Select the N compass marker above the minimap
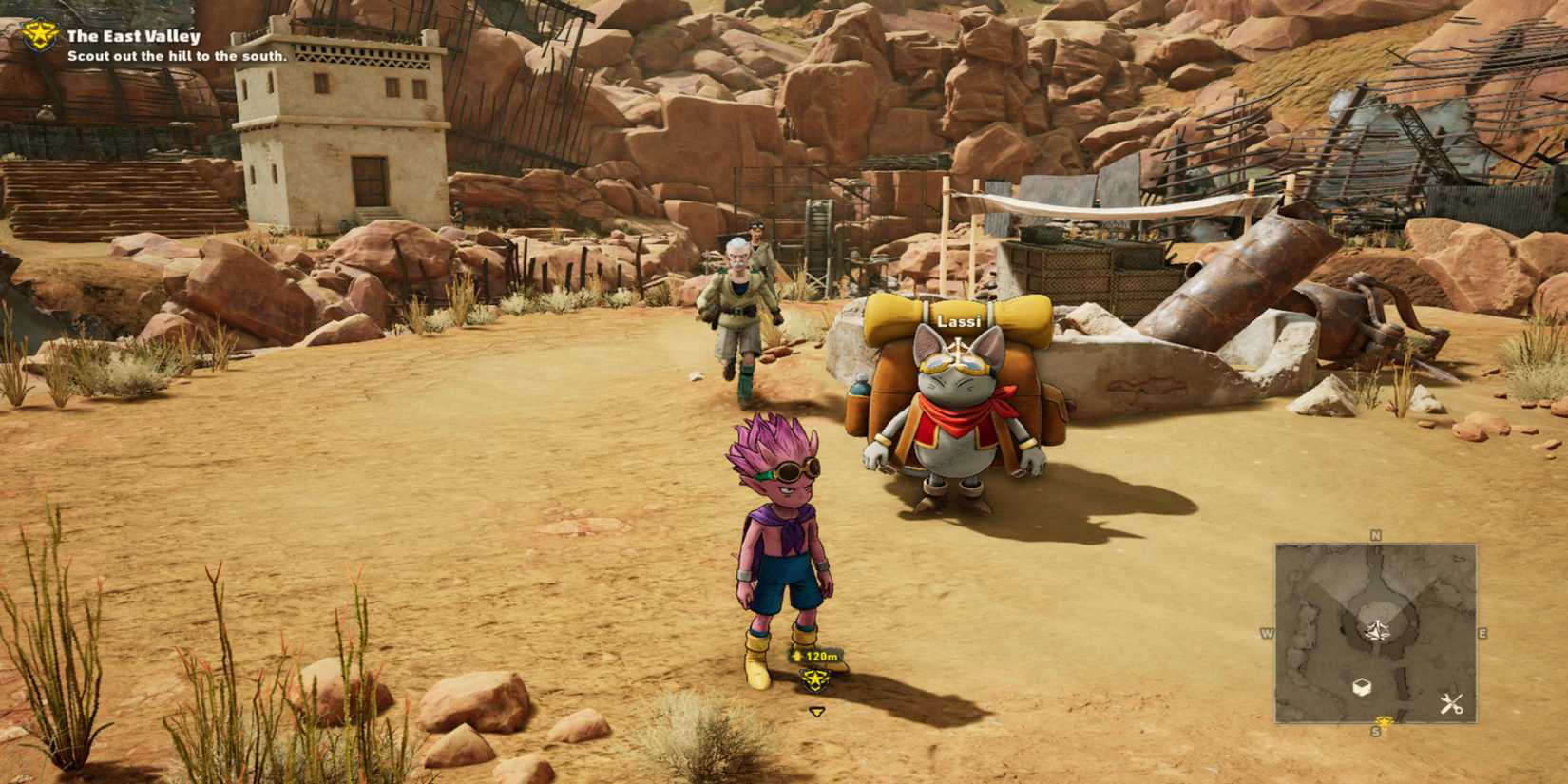The image size is (1568, 784). (1375, 534)
